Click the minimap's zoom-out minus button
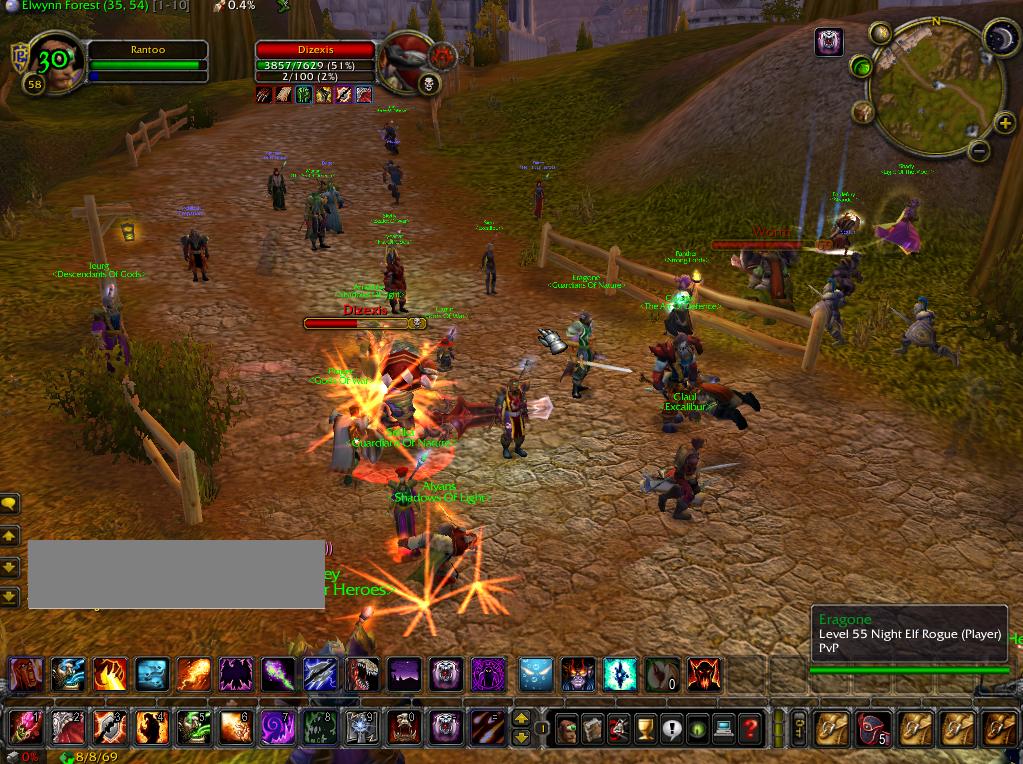This screenshot has height=764, width=1023. 979,151
